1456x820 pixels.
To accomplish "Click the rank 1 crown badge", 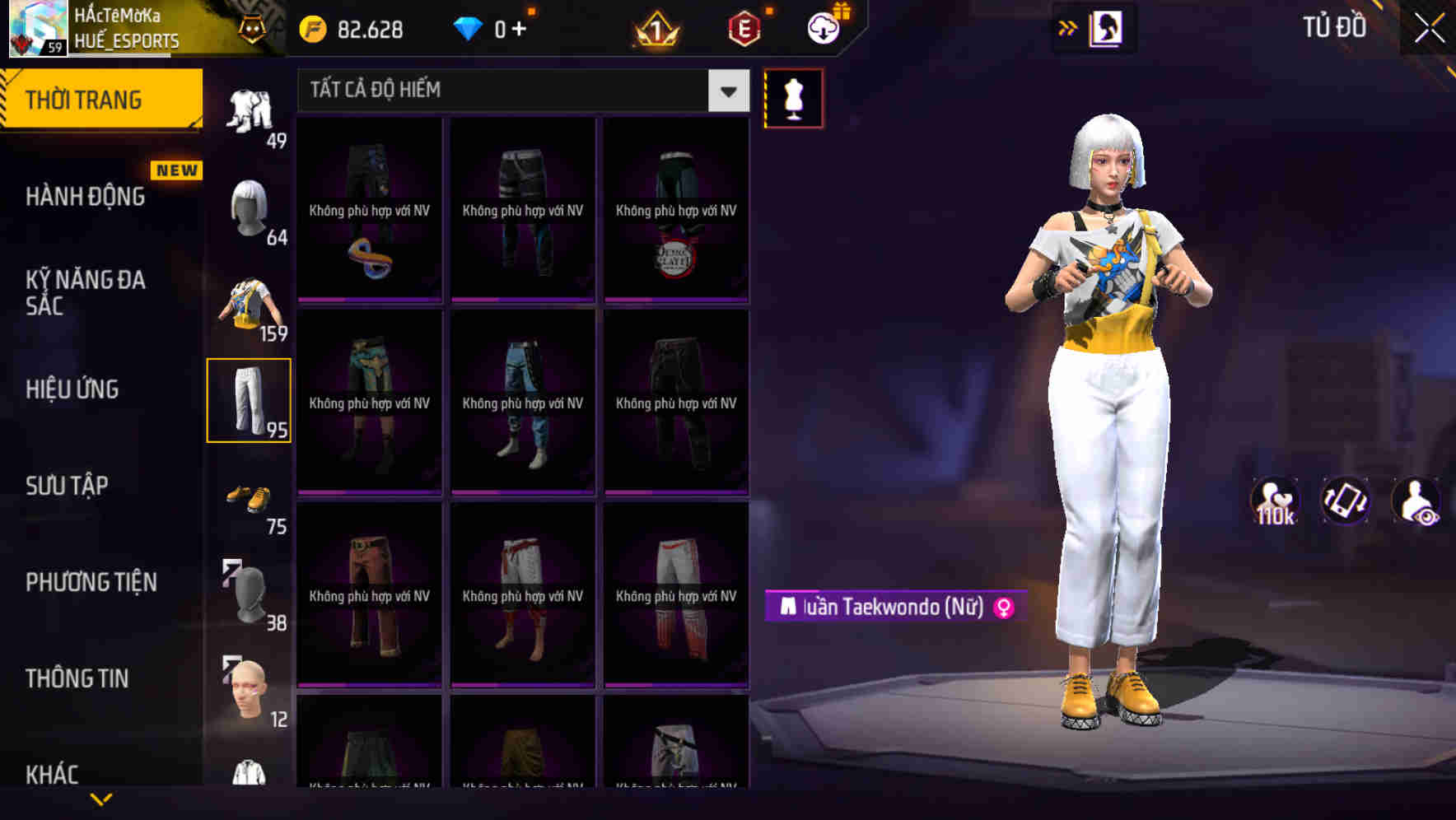I will [x=656, y=26].
